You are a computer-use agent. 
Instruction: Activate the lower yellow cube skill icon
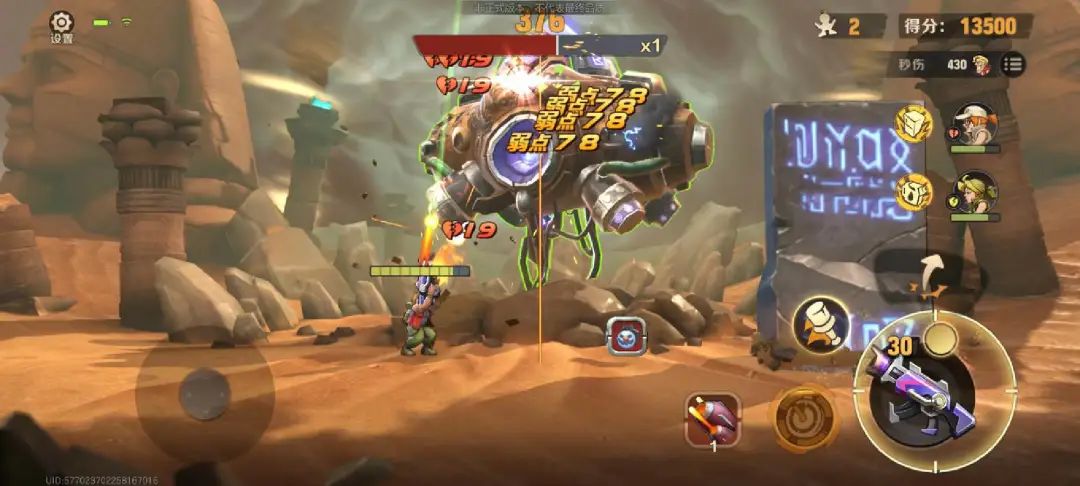click(913, 190)
